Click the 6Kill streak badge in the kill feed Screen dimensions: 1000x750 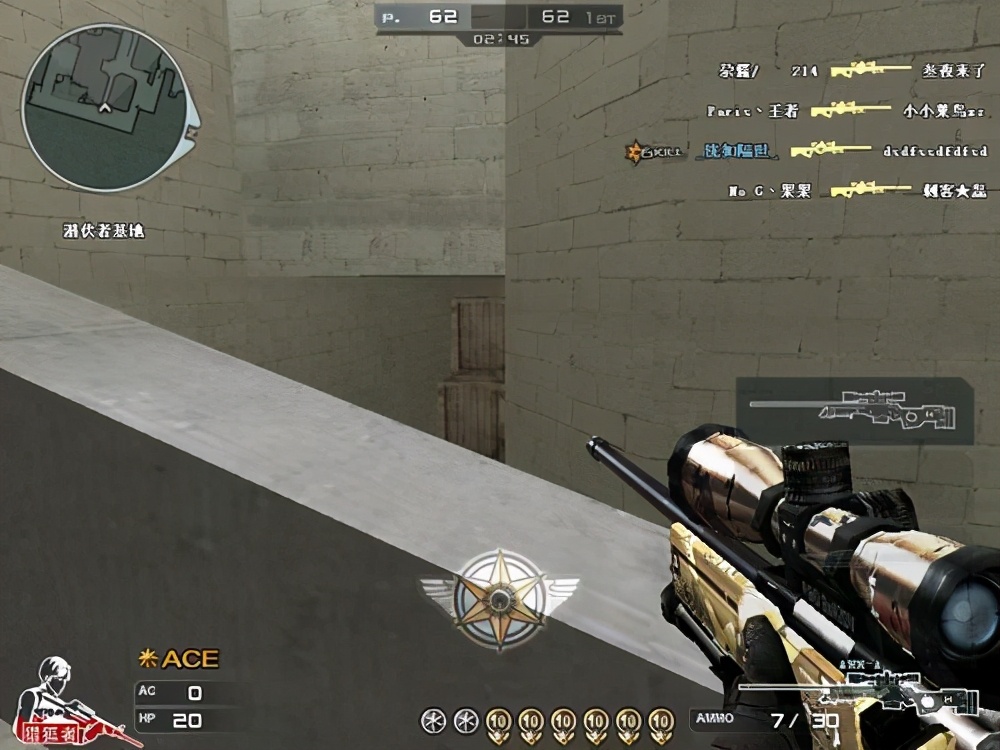pos(653,151)
